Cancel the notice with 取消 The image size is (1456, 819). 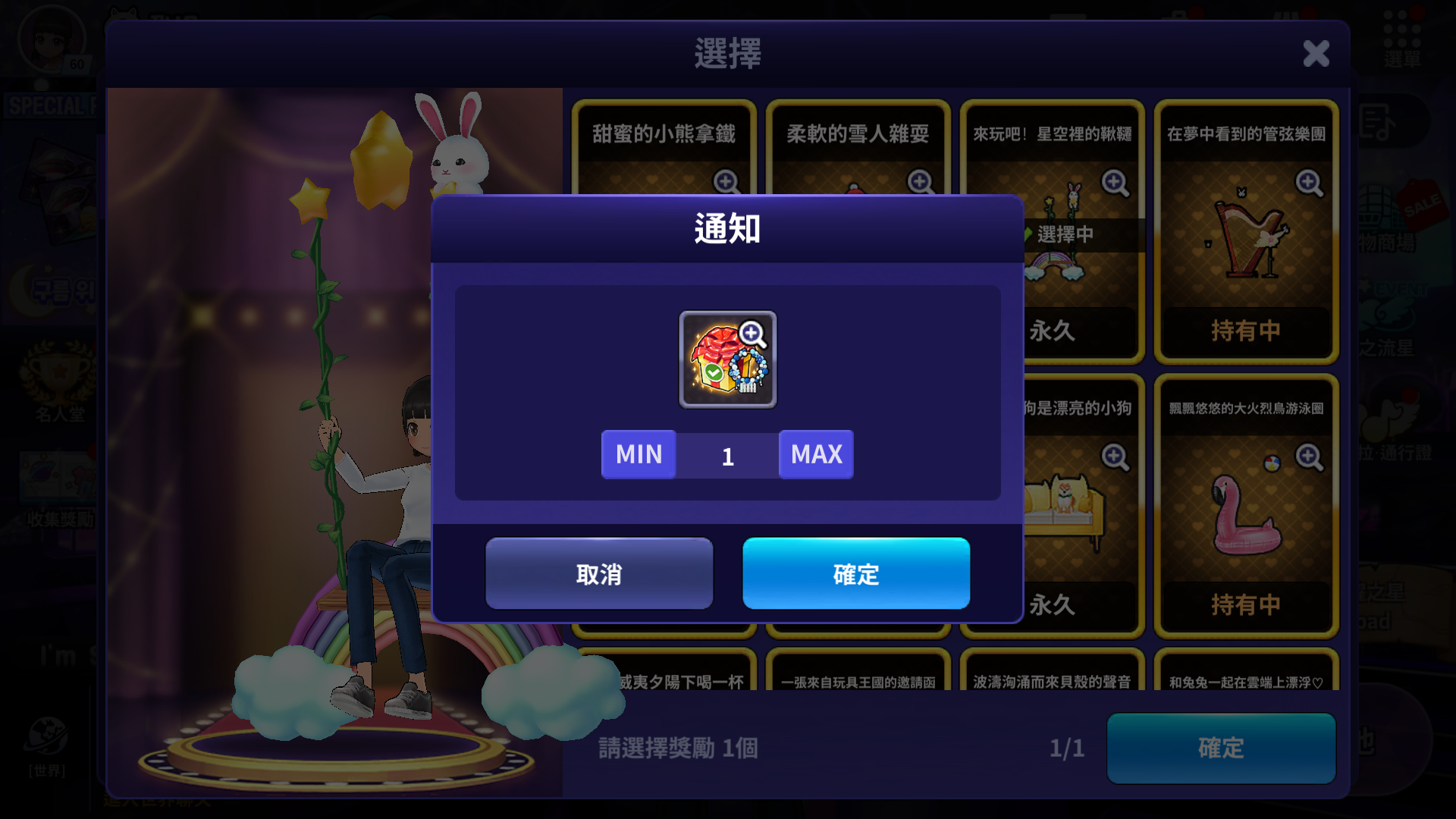599,573
